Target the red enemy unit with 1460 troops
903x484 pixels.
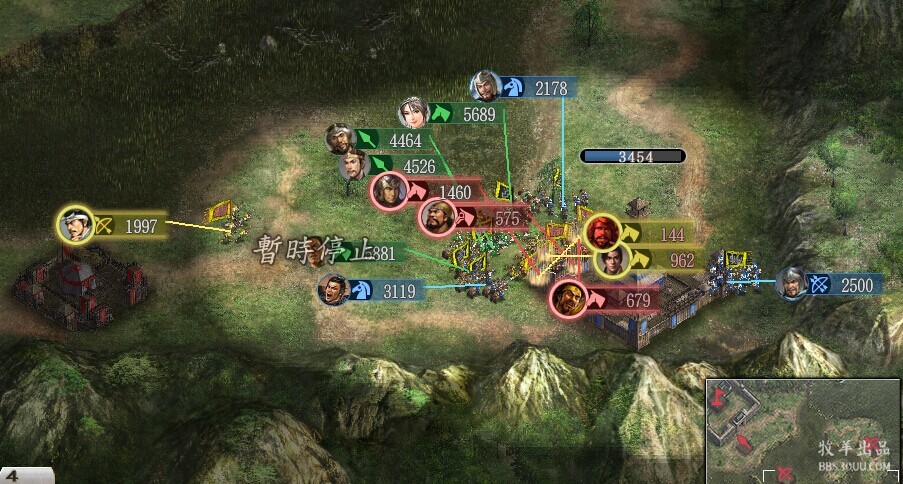(x=389, y=190)
